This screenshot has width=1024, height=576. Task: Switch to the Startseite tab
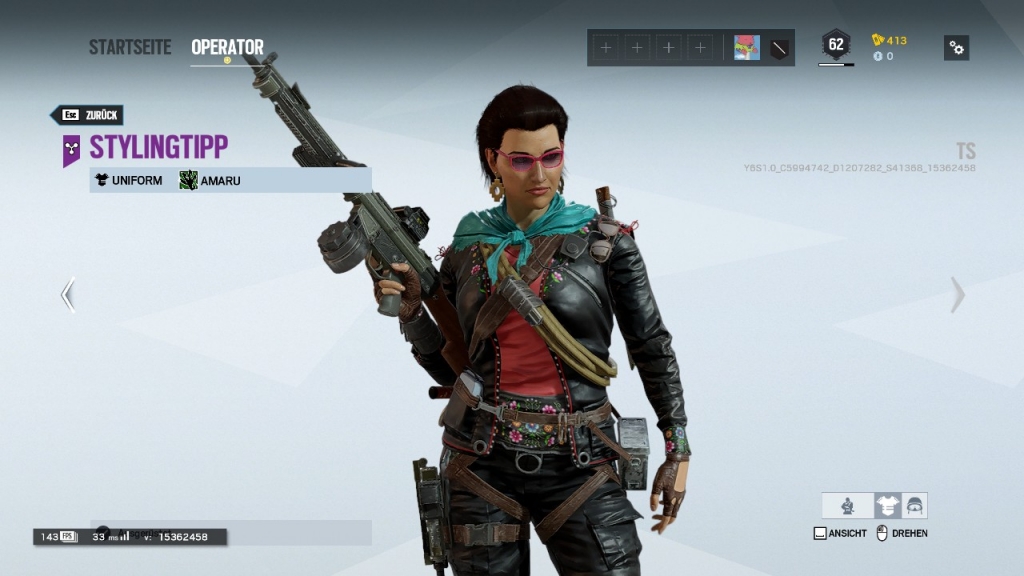click(x=130, y=47)
